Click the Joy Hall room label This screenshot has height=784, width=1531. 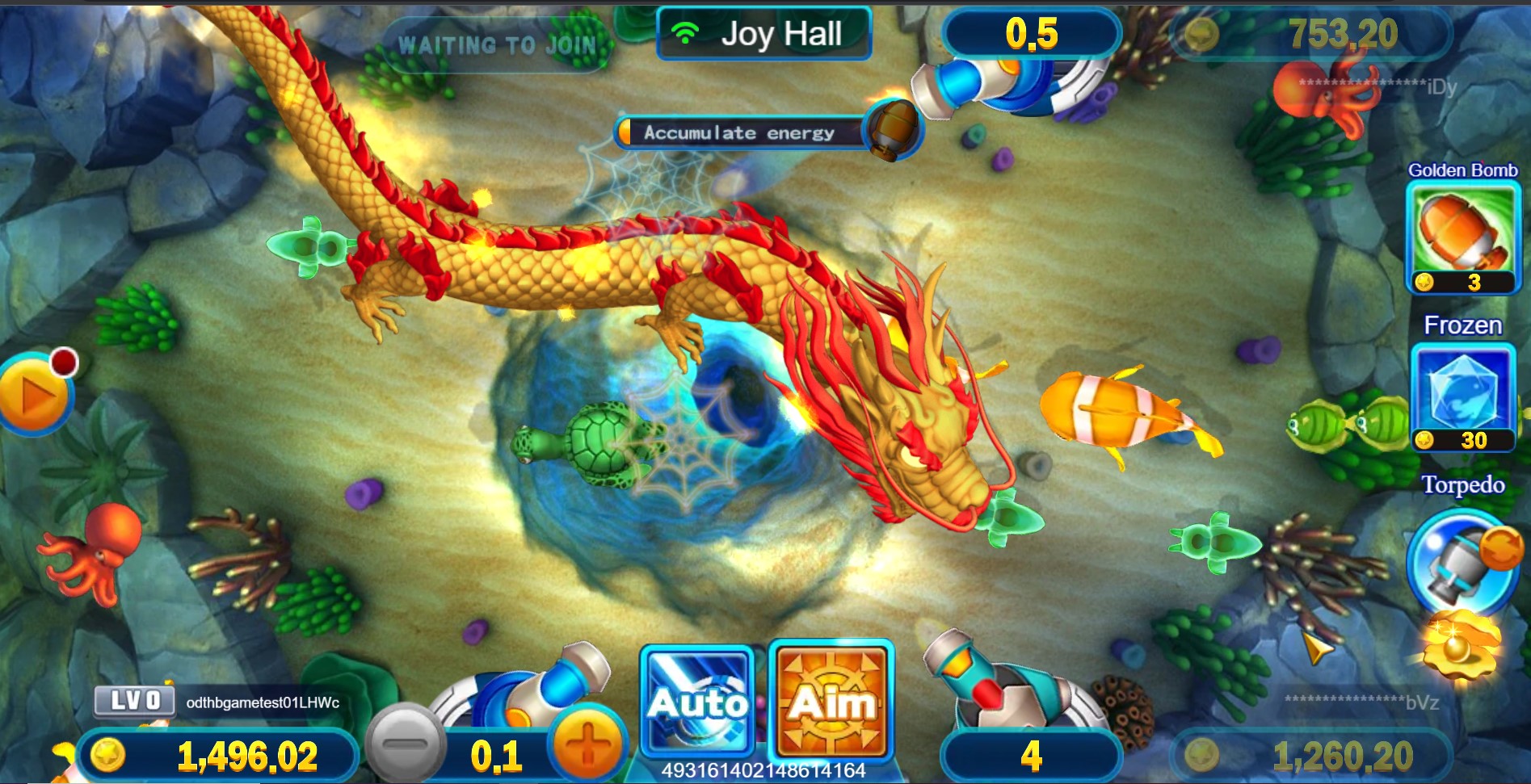[764, 34]
